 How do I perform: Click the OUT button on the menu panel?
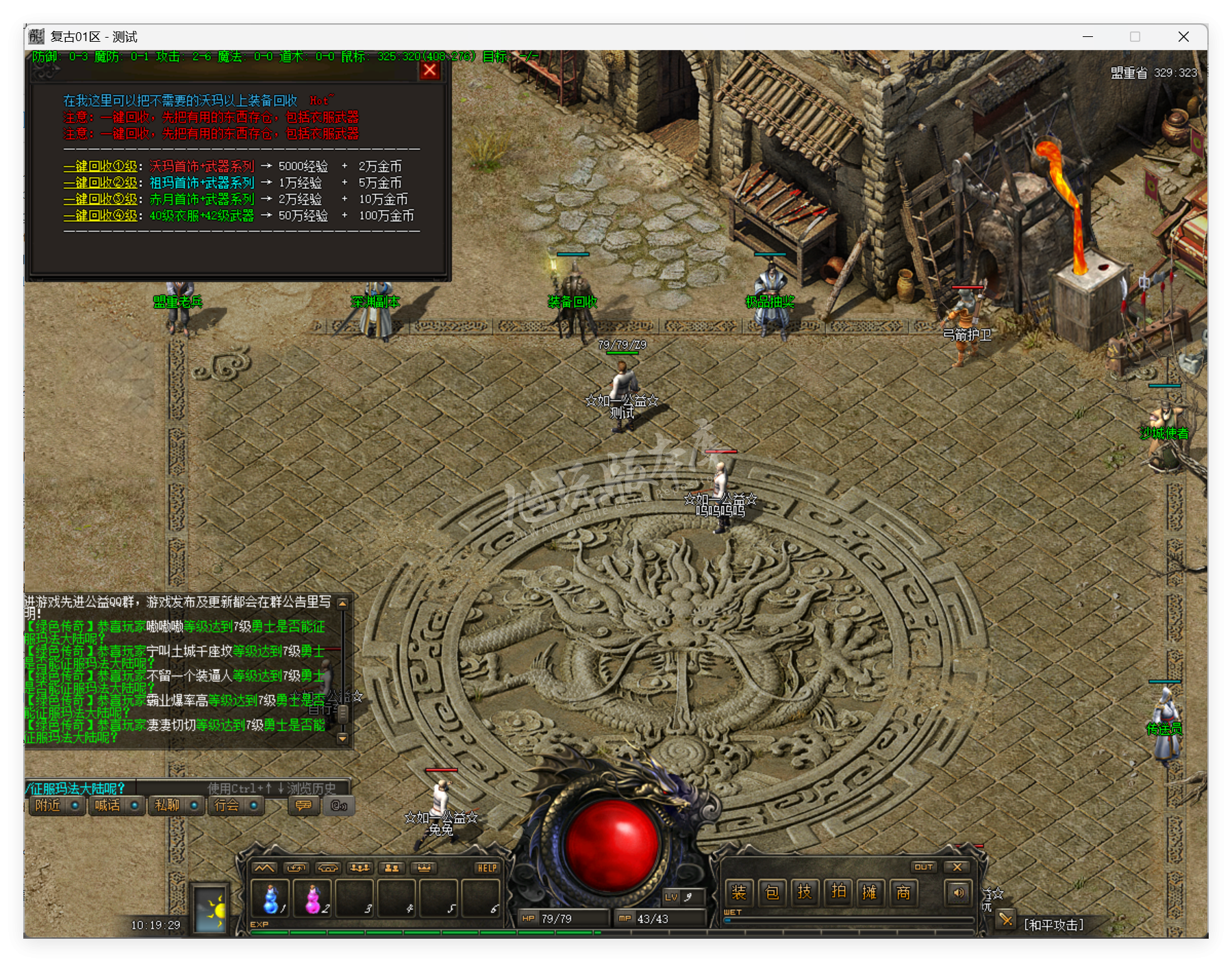pyautogui.click(x=925, y=867)
